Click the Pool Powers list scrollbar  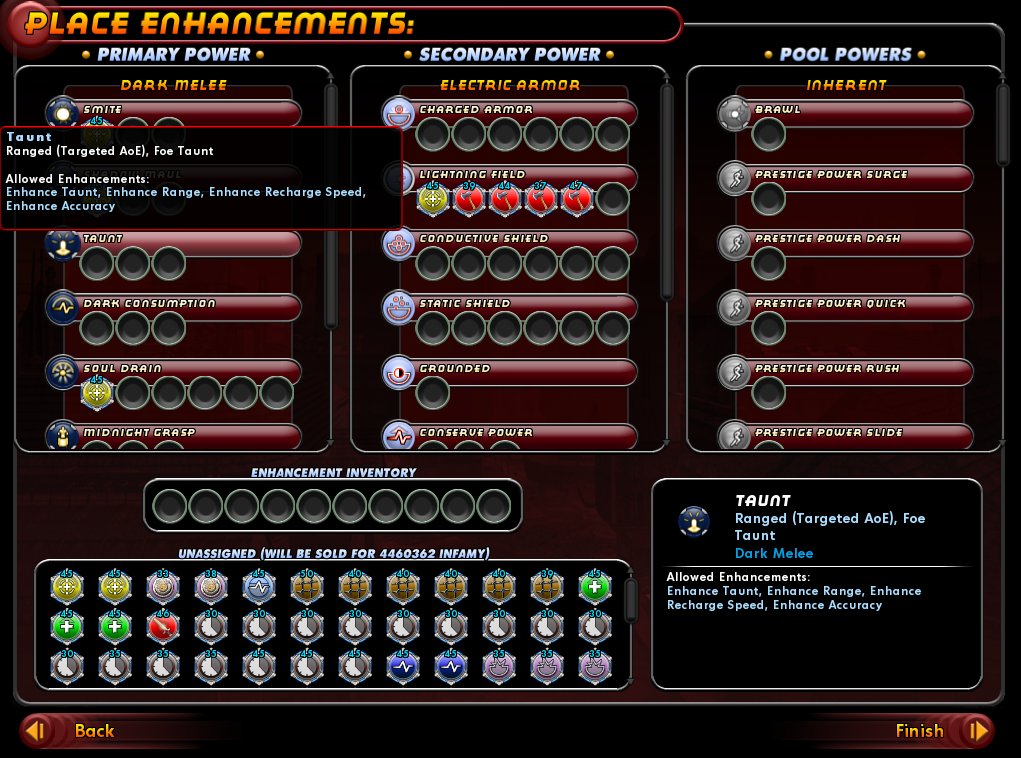pyautogui.click(x=1003, y=125)
